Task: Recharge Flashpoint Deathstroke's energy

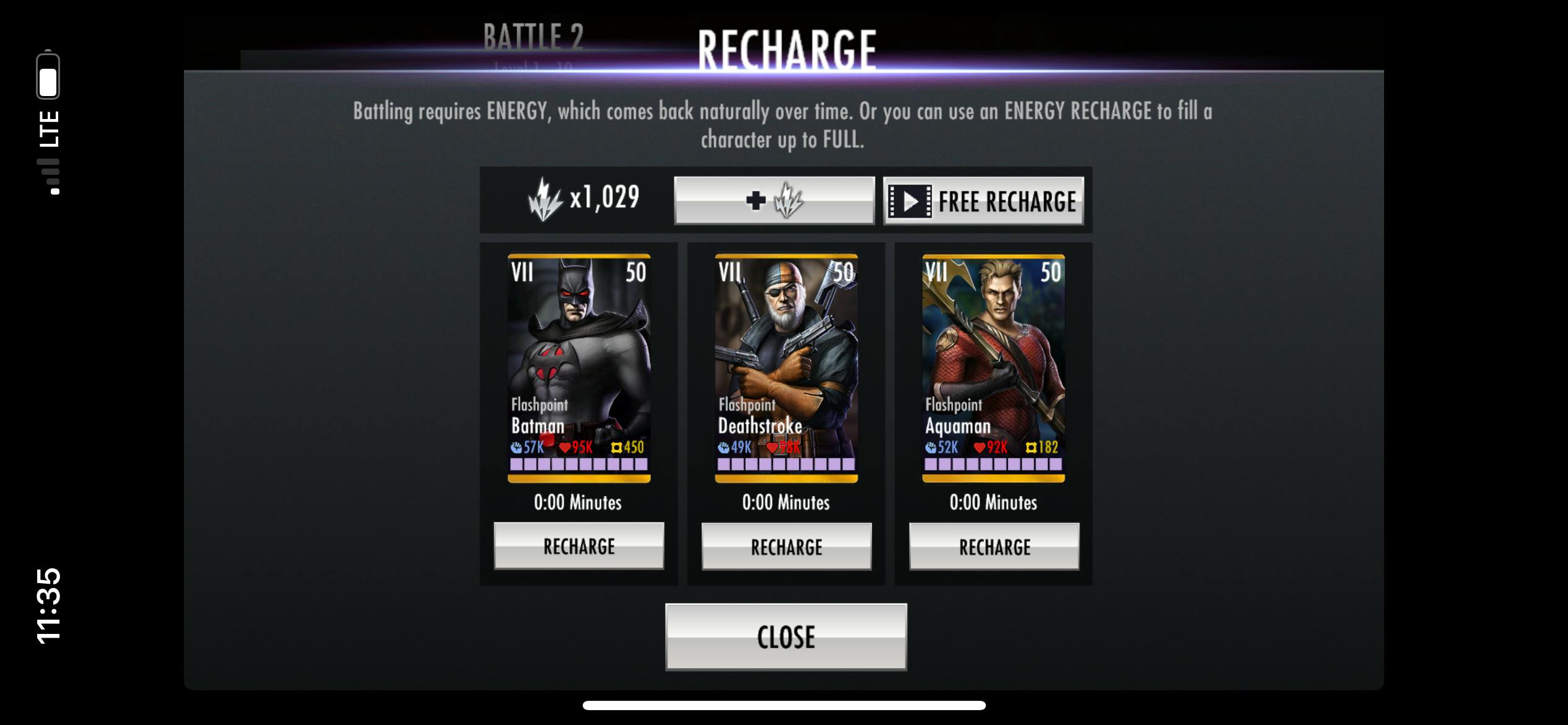Action: 786,547
